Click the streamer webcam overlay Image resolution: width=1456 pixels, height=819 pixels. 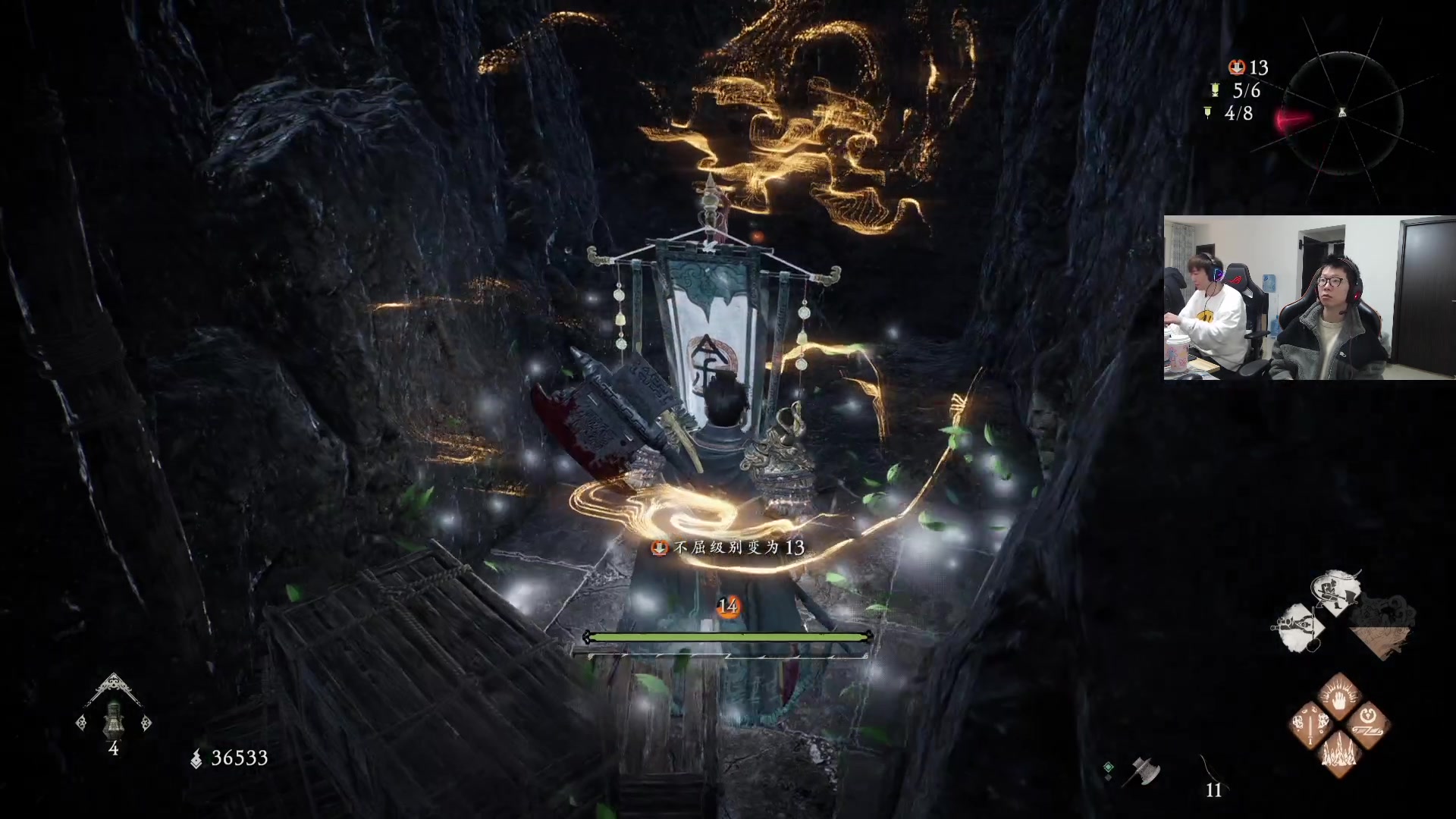point(1310,297)
